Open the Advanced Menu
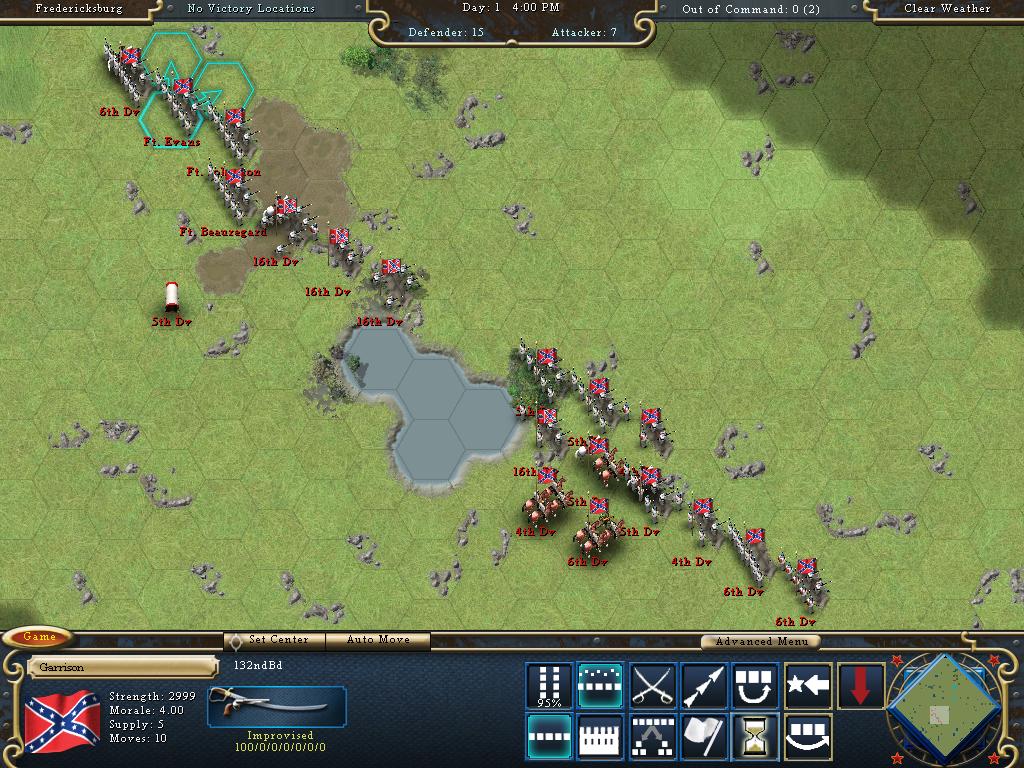The image size is (1024, 768). [760, 641]
